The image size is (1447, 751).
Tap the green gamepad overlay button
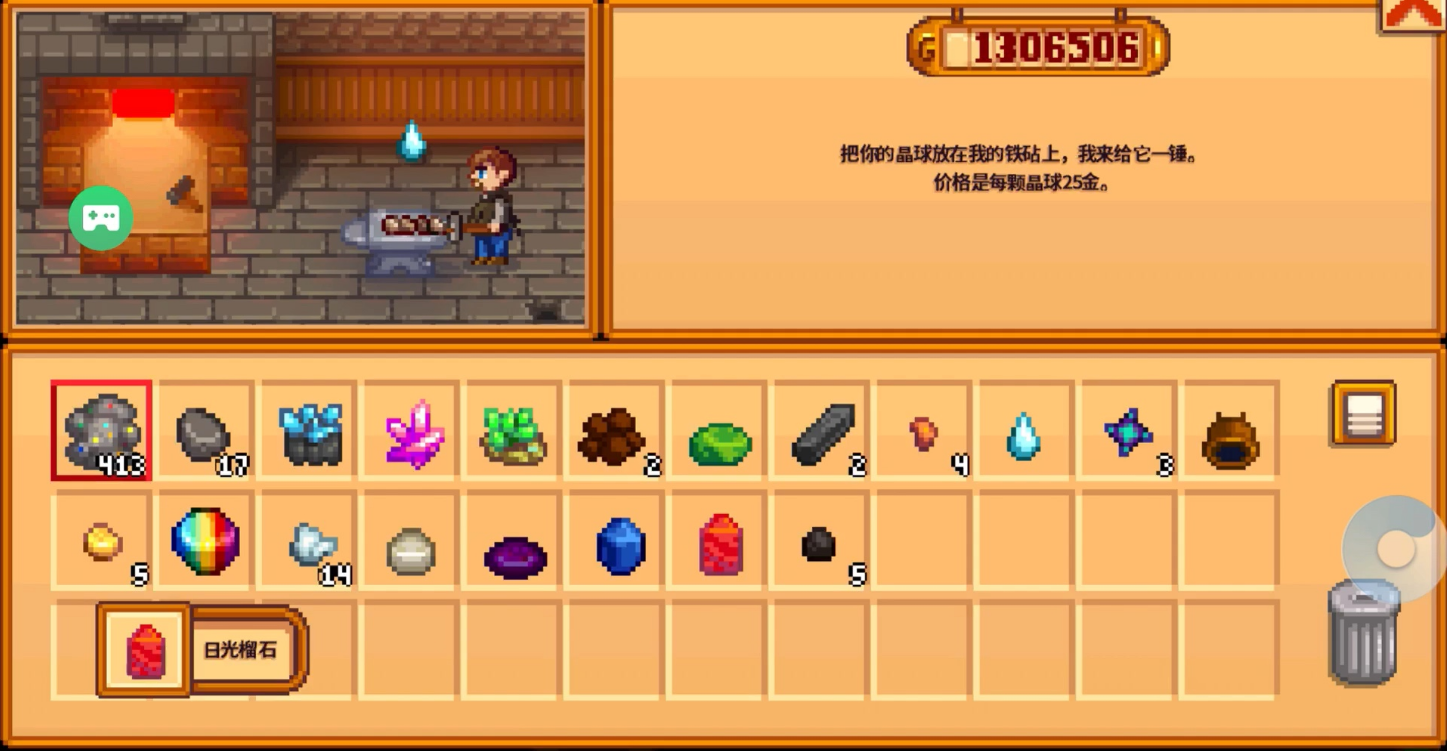(101, 218)
